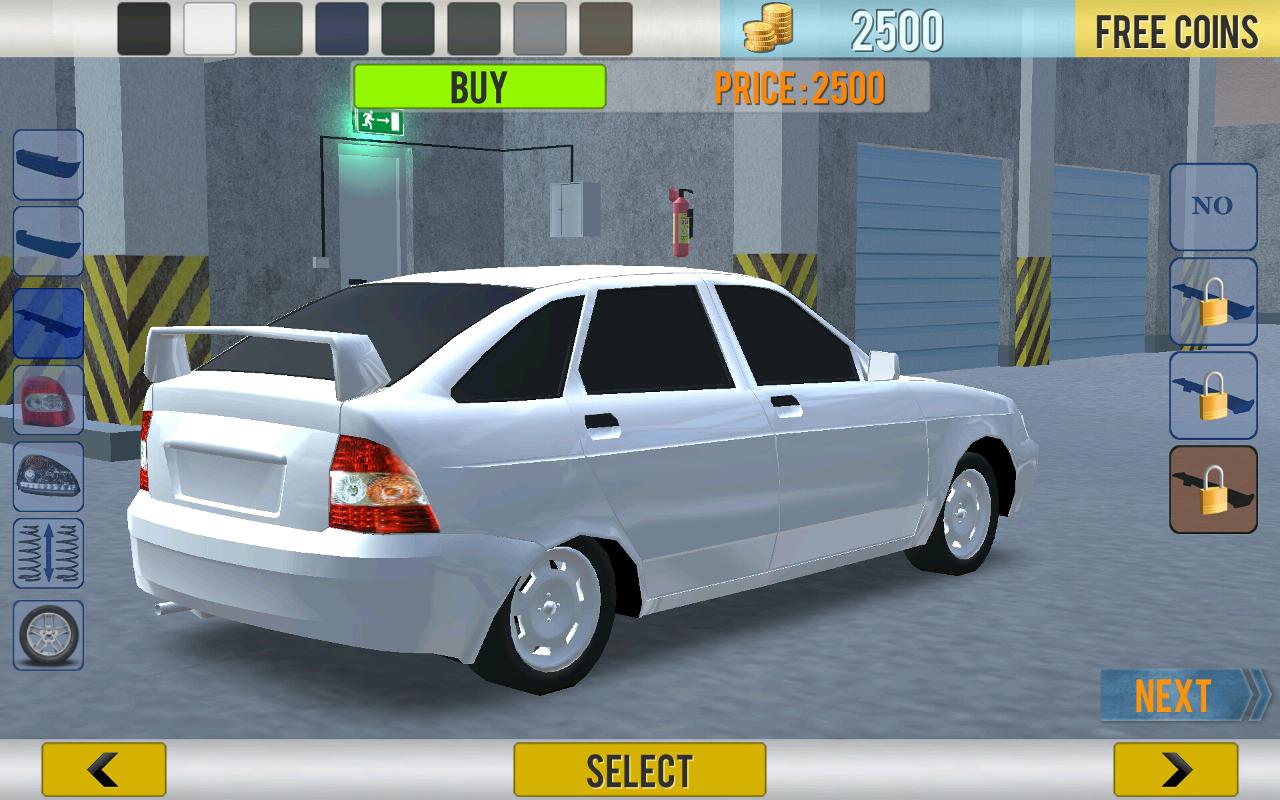This screenshot has width=1280, height=800.
Task: Unlock the second locked spoiler option
Action: (x=1212, y=397)
